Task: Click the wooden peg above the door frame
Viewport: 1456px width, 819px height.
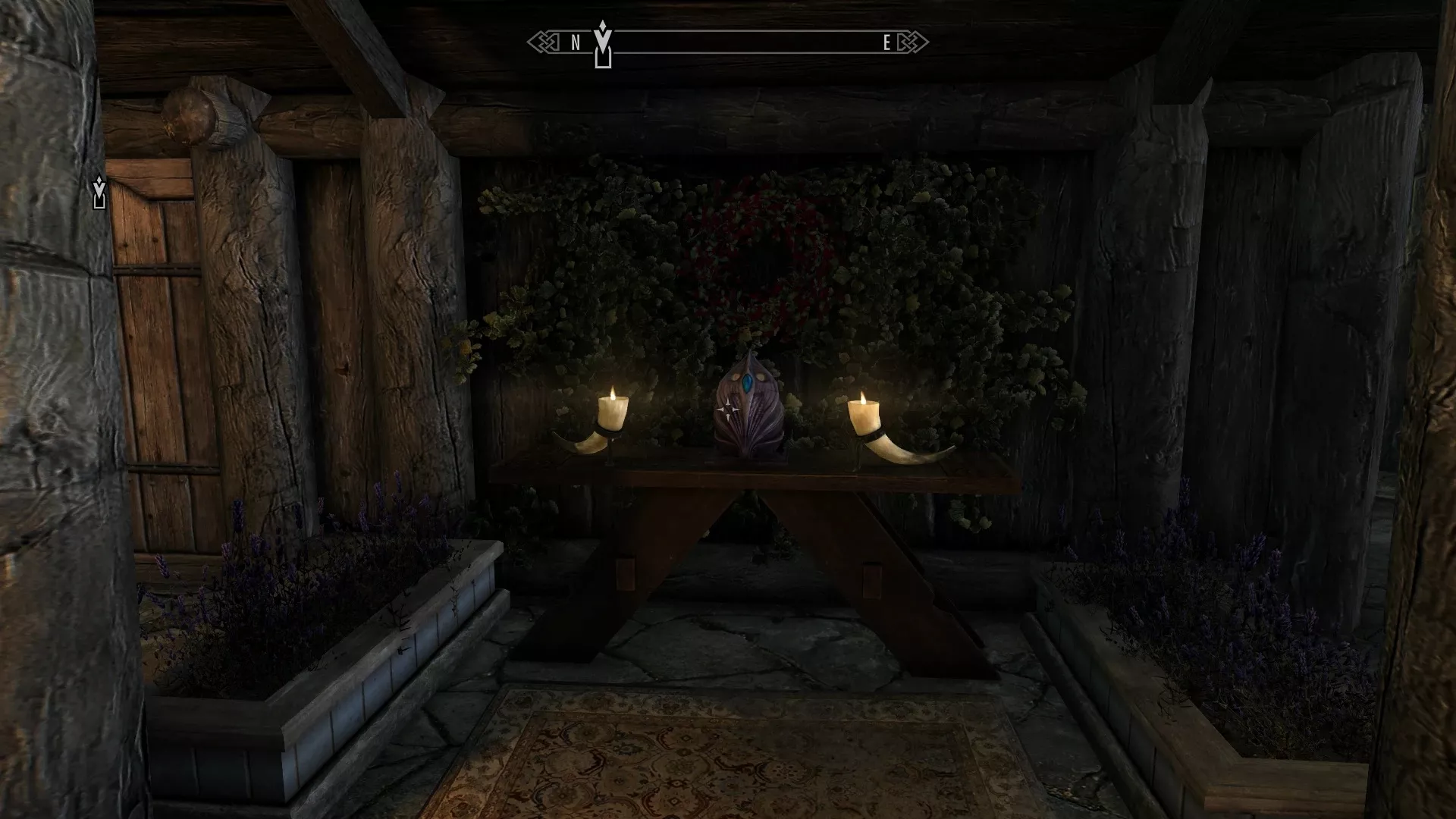Action: point(187,114)
